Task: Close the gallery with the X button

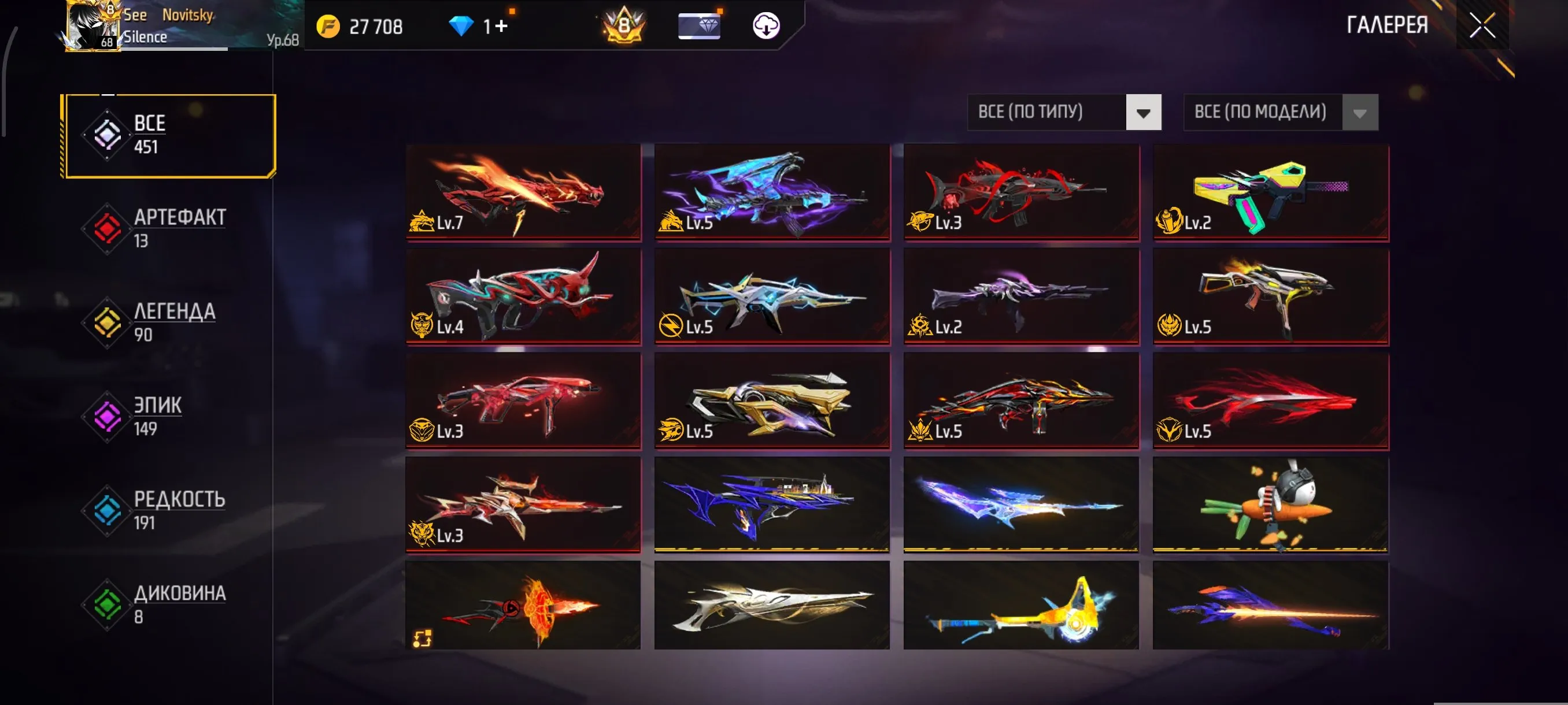Action: (x=1484, y=25)
